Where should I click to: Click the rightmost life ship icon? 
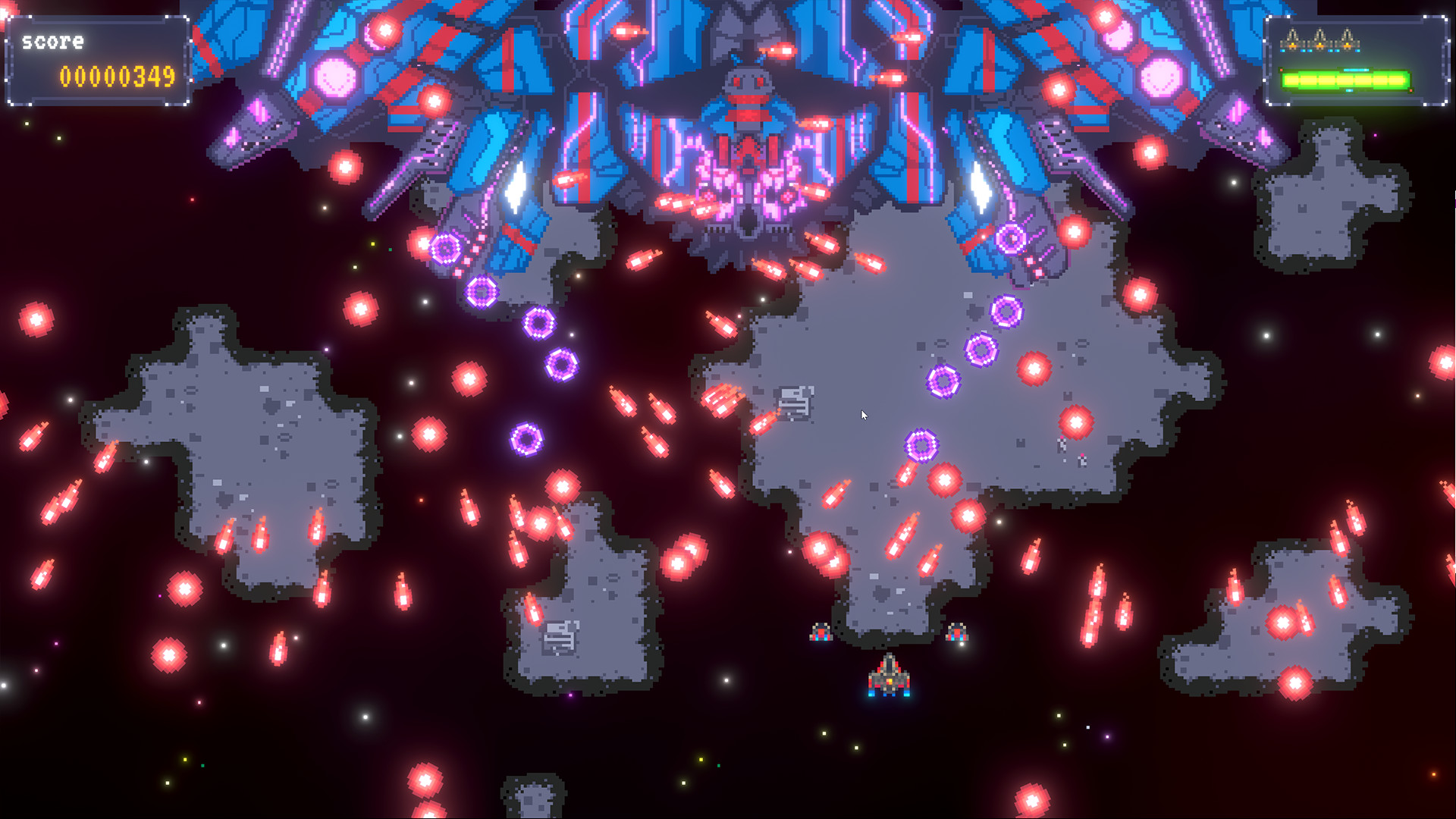tap(1347, 39)
